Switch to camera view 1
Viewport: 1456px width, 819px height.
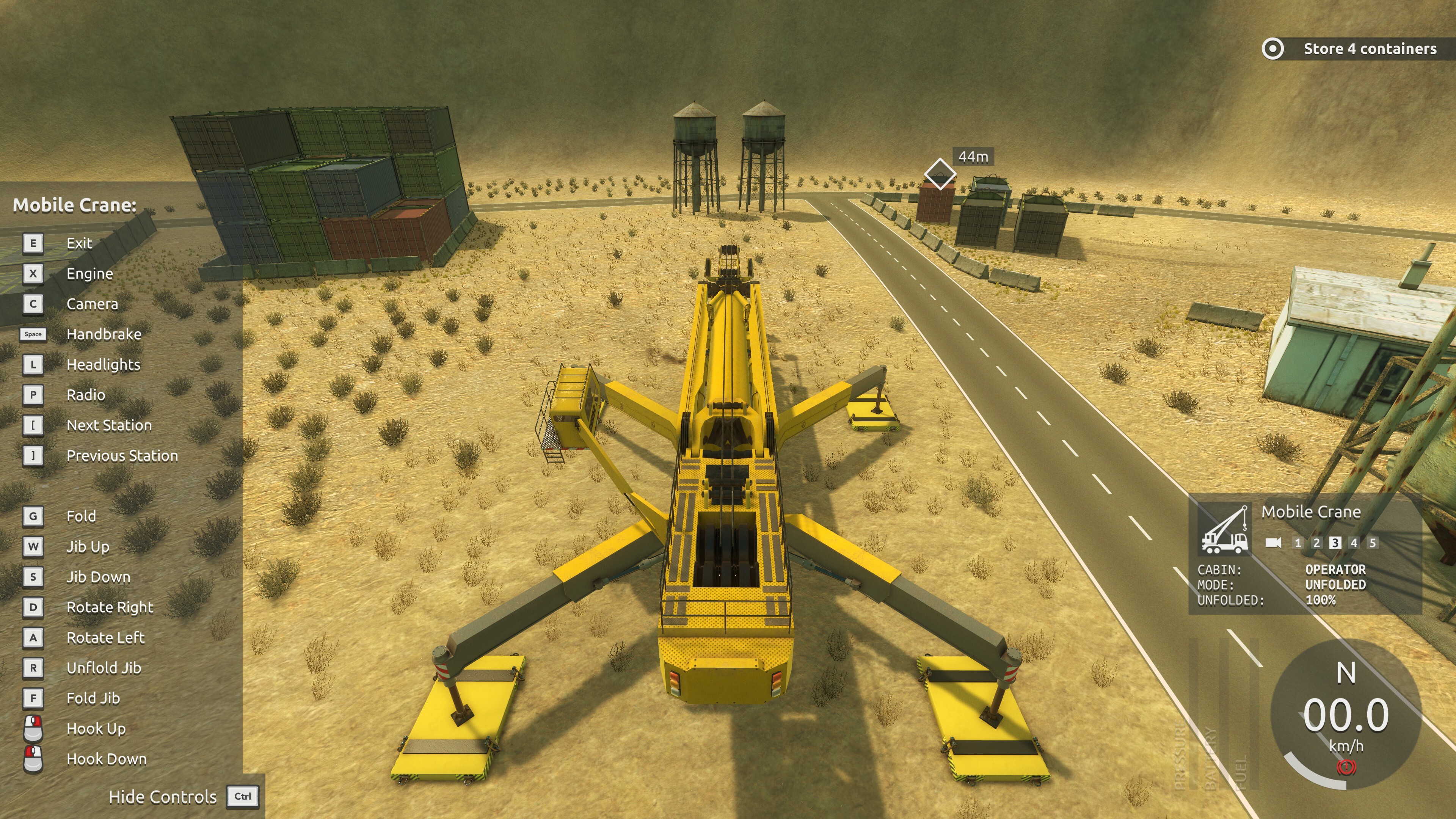coord(1298,543)
